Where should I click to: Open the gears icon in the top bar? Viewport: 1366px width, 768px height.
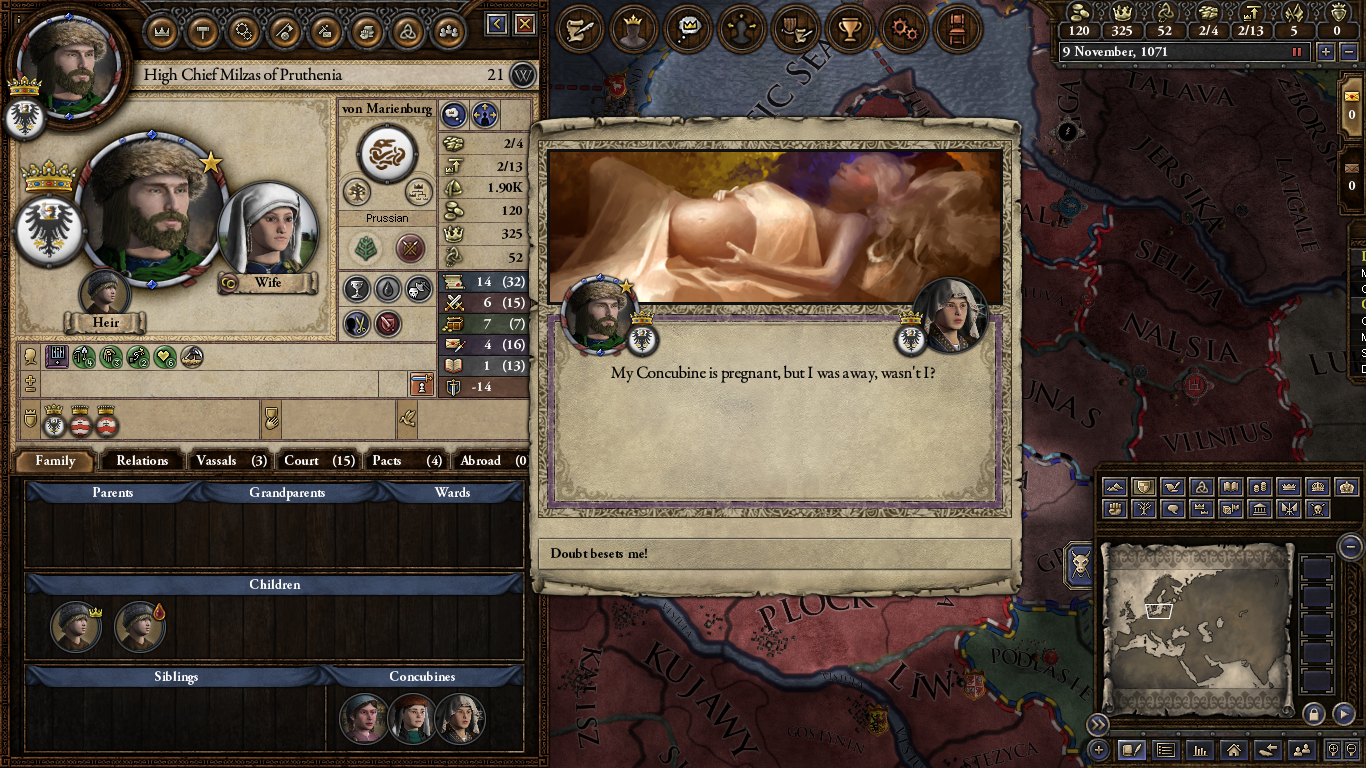pos(904,29)
